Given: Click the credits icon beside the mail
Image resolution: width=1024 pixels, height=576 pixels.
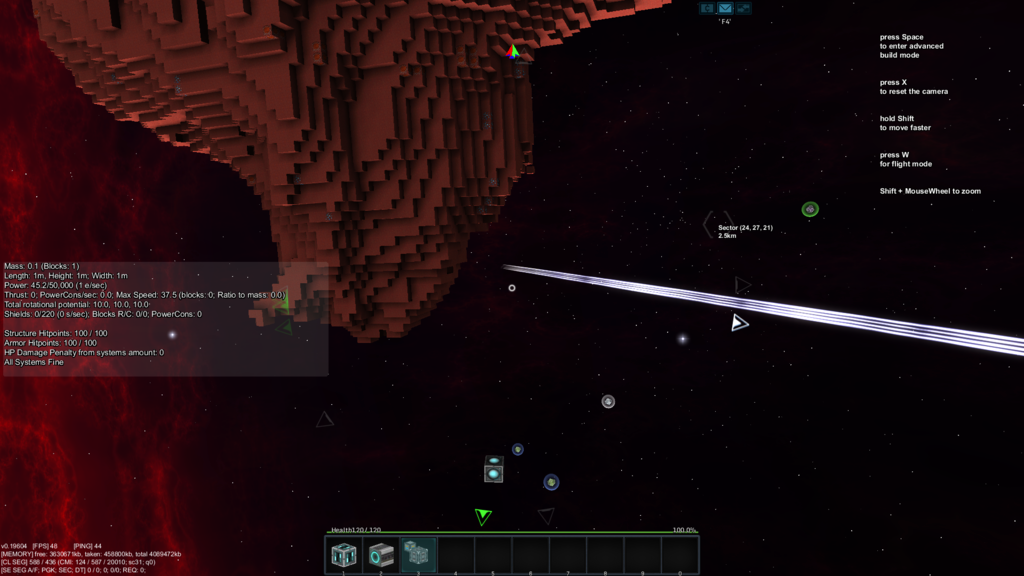Looking at the screenshot, I should tap(707, 8).
